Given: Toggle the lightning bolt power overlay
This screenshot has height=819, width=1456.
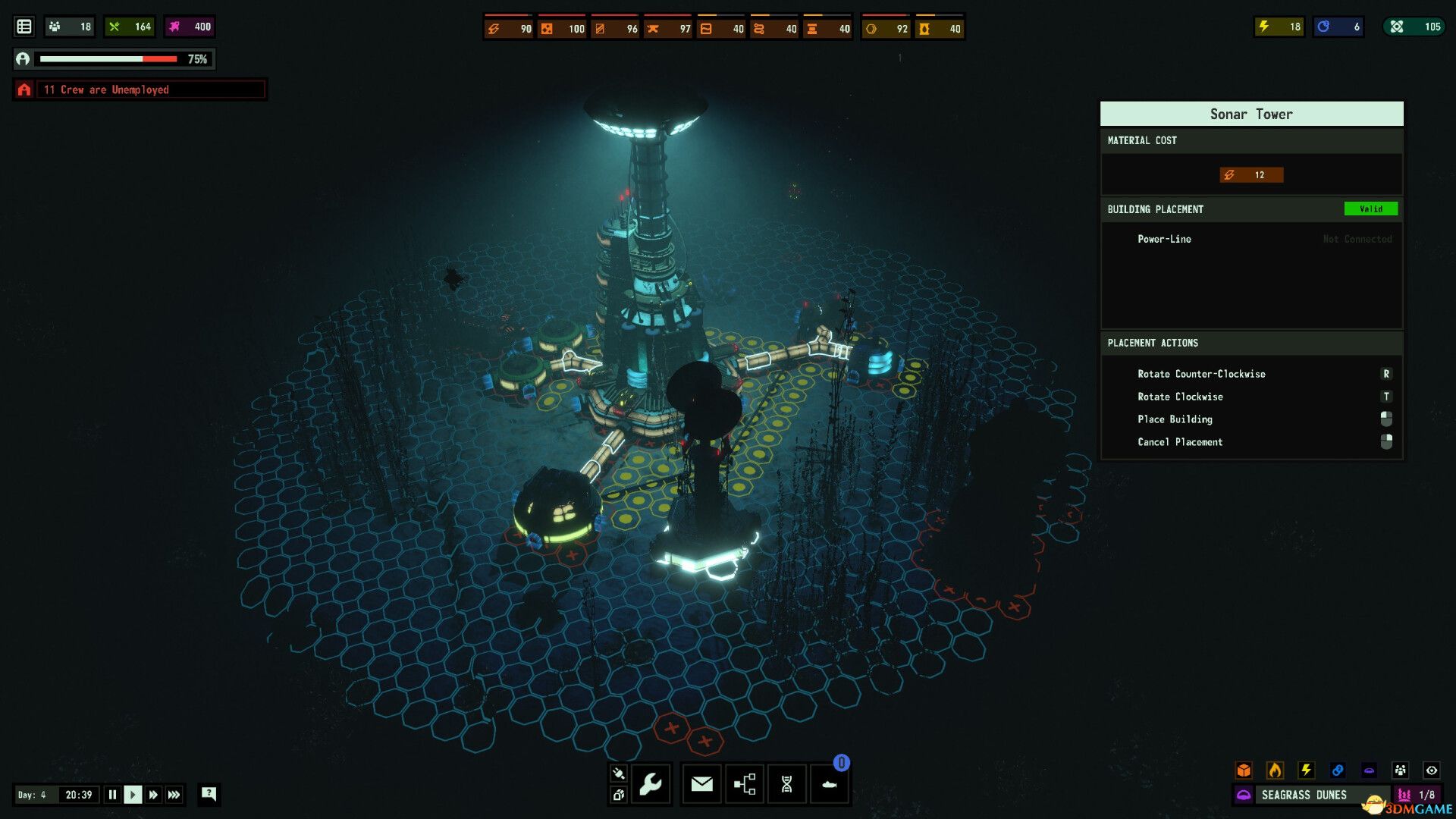Looking at the screenshot, I should tap(1306, 770).
